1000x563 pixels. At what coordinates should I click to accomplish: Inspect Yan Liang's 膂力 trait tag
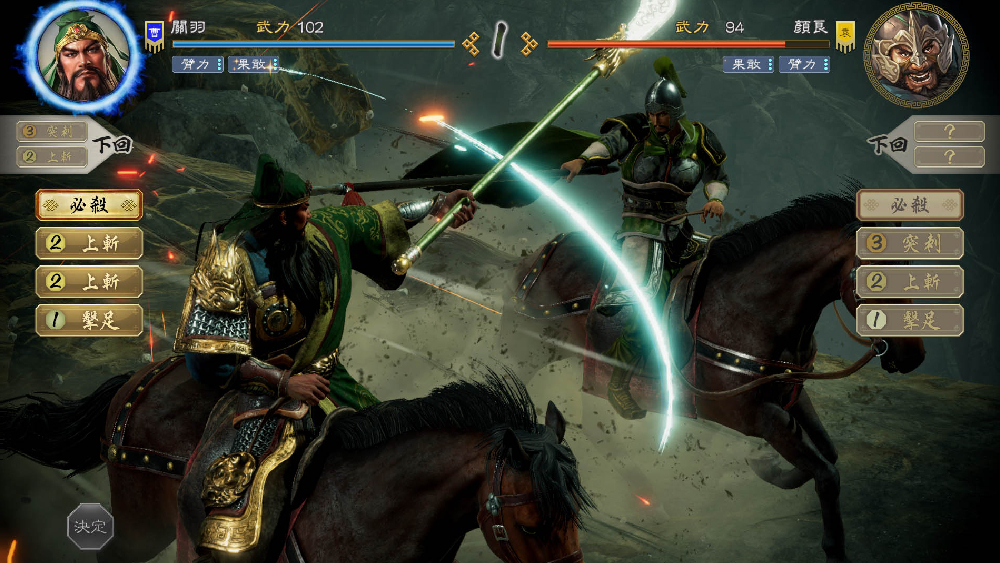point(804,65)
